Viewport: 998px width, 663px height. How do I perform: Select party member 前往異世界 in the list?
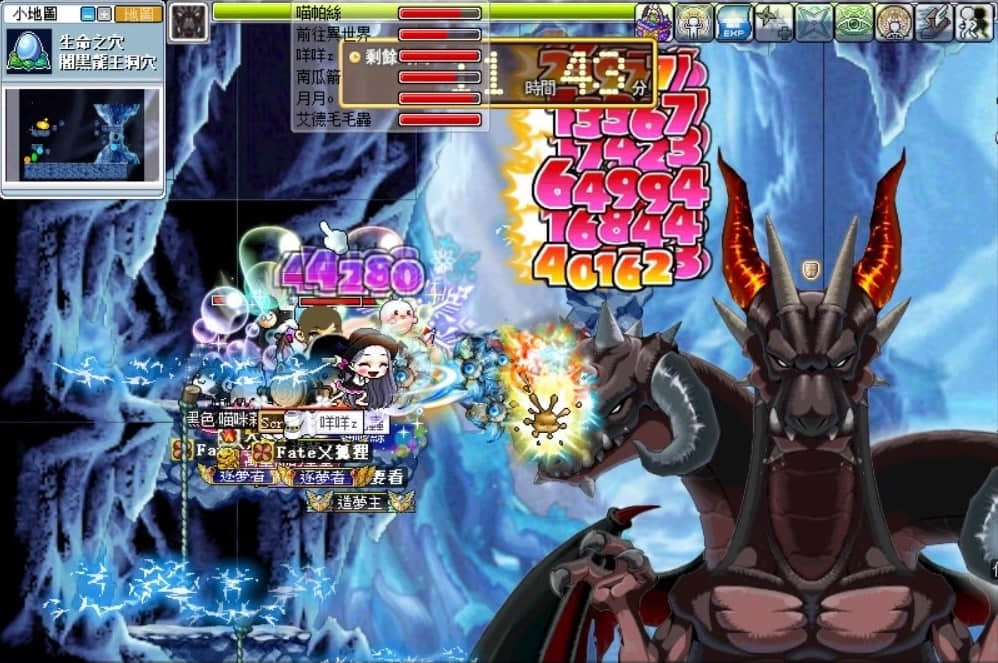pyautogui.click(x=333, y=34)
